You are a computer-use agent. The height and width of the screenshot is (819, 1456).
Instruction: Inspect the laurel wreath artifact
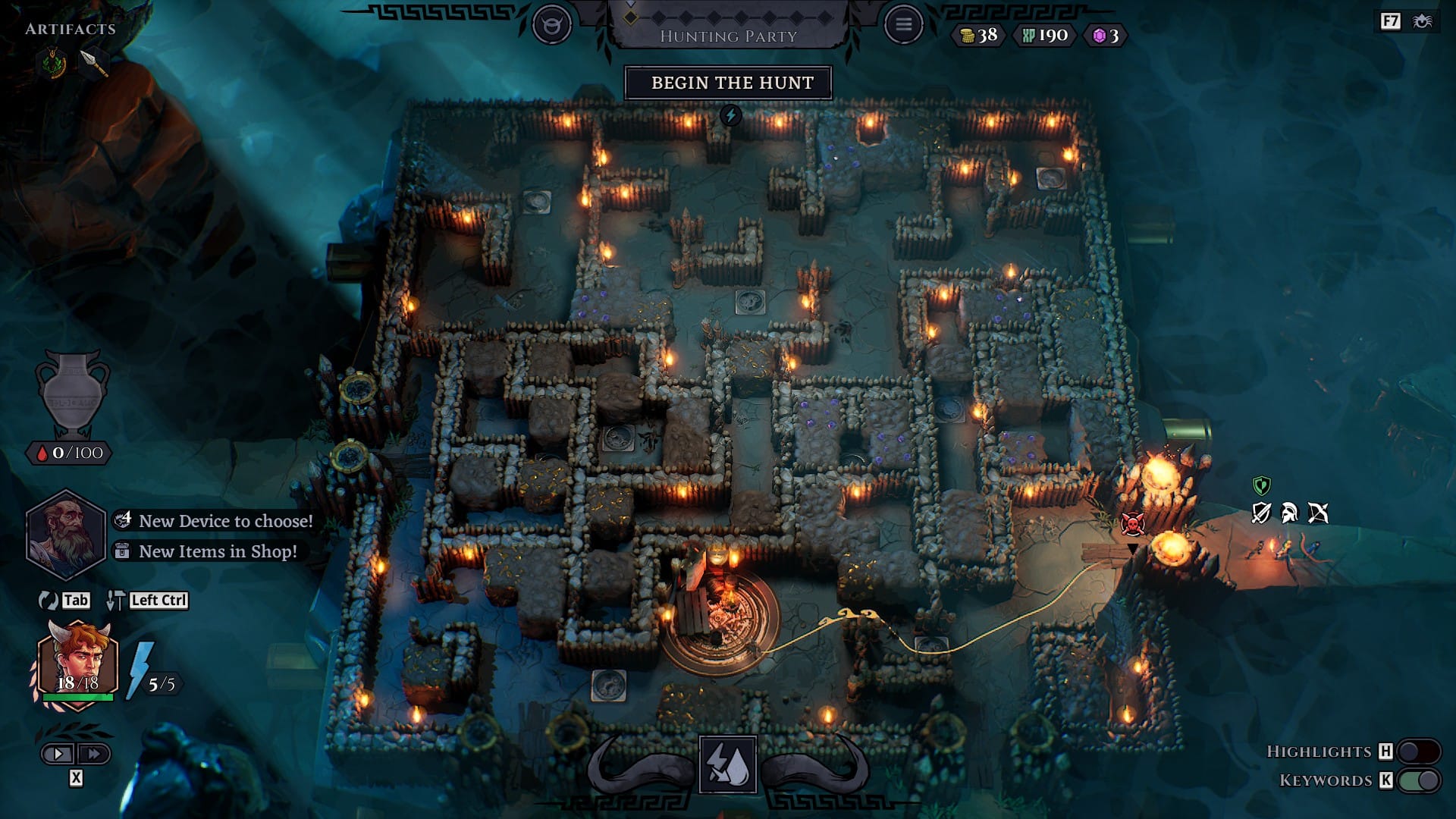[54, 63]
